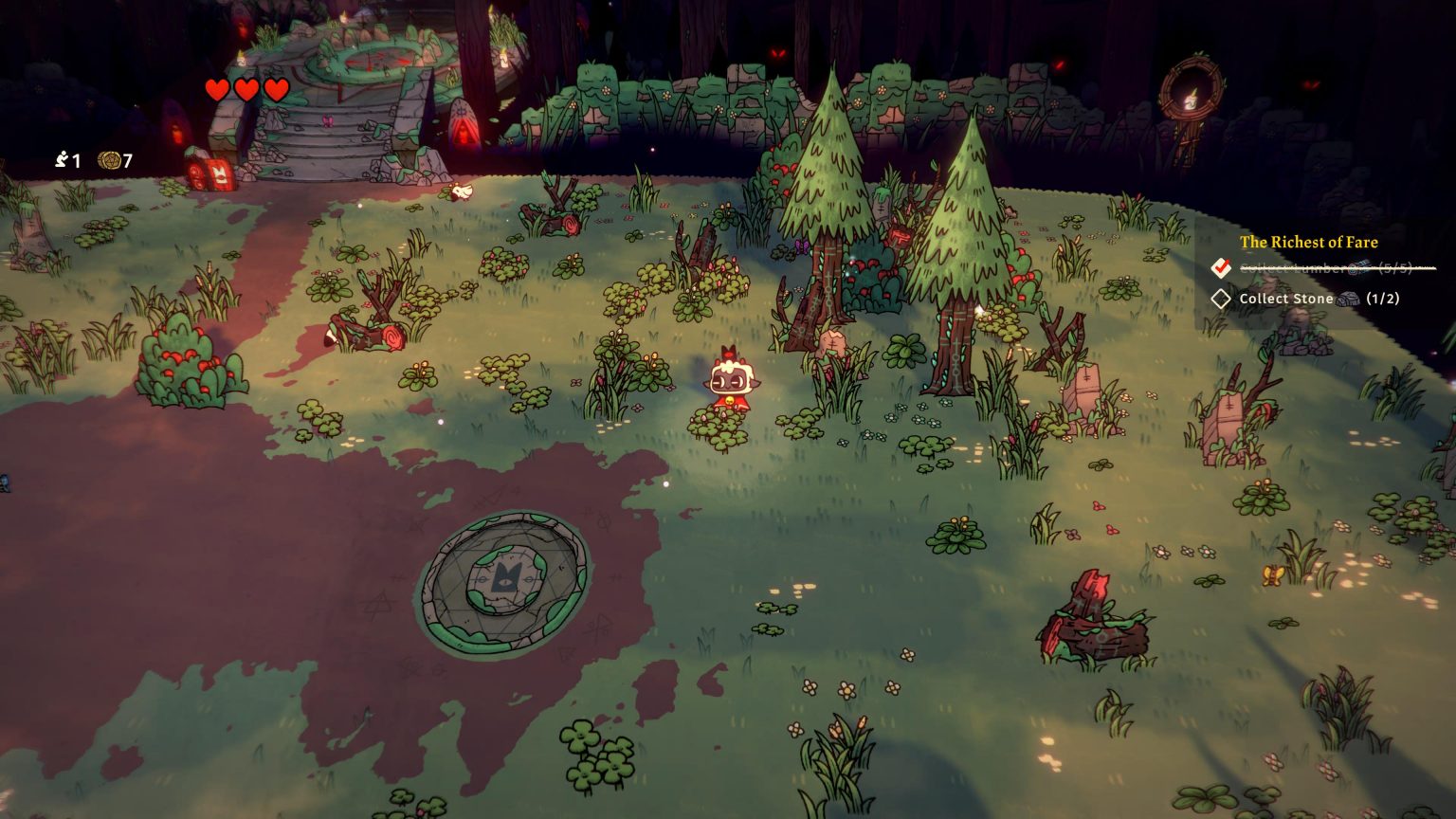Click the crowned figure on the red card
This screenshot has width=1456, height=819.
point(220,174)
